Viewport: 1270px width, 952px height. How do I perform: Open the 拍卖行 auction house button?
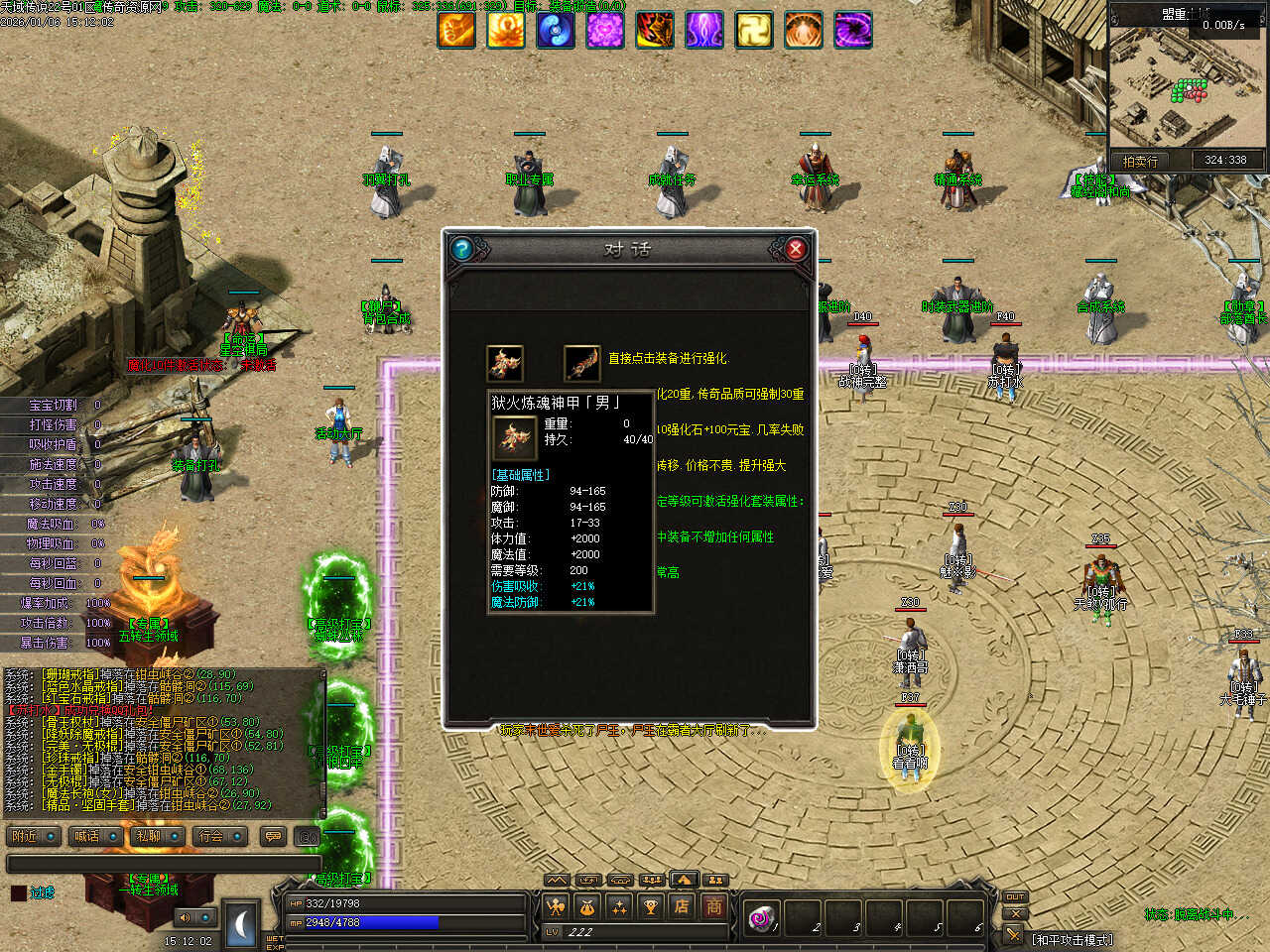tap(1140, 161)
